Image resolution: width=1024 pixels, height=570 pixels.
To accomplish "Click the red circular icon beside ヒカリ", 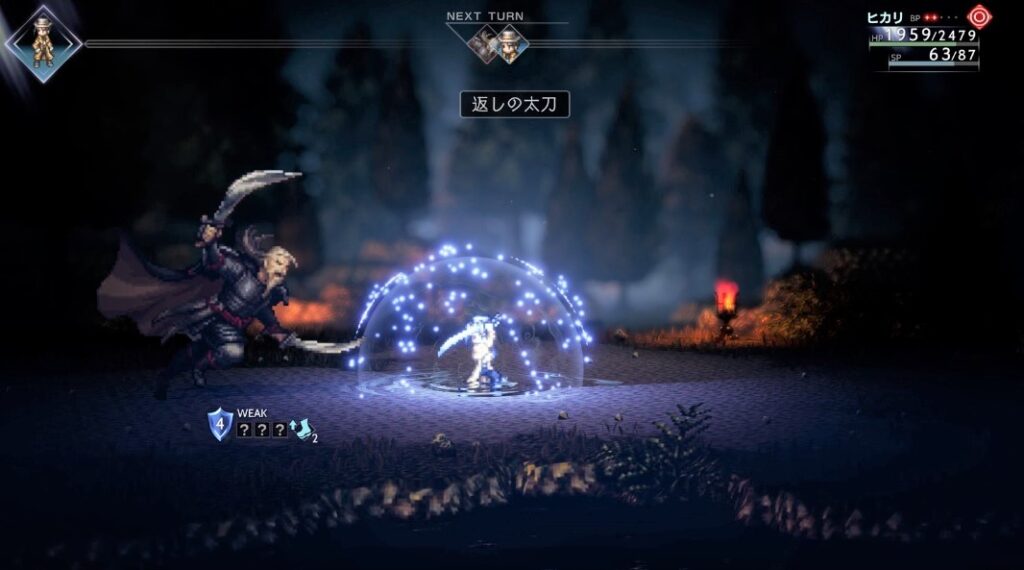I will pos(978,17).
